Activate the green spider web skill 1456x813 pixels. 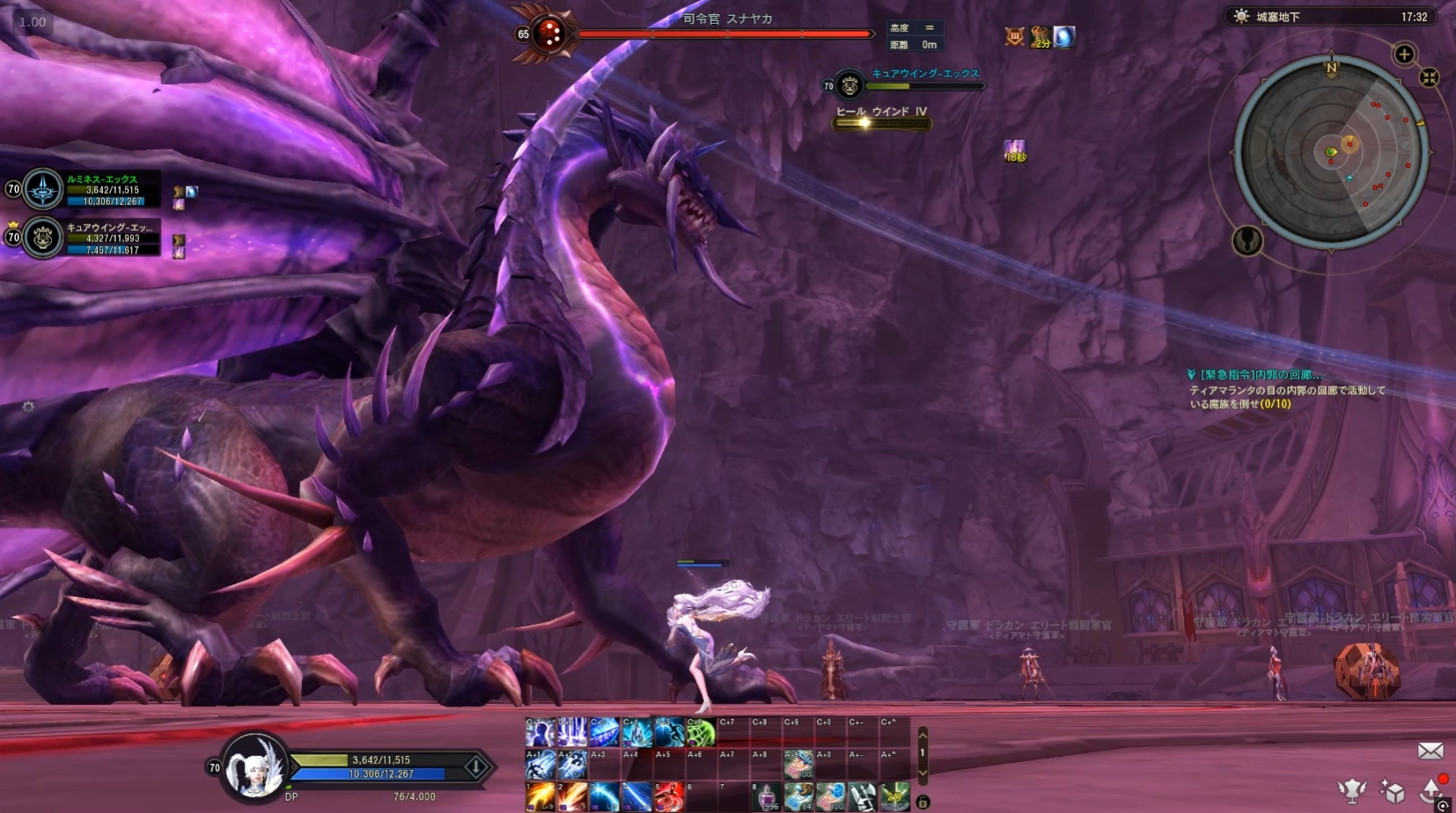701,732
